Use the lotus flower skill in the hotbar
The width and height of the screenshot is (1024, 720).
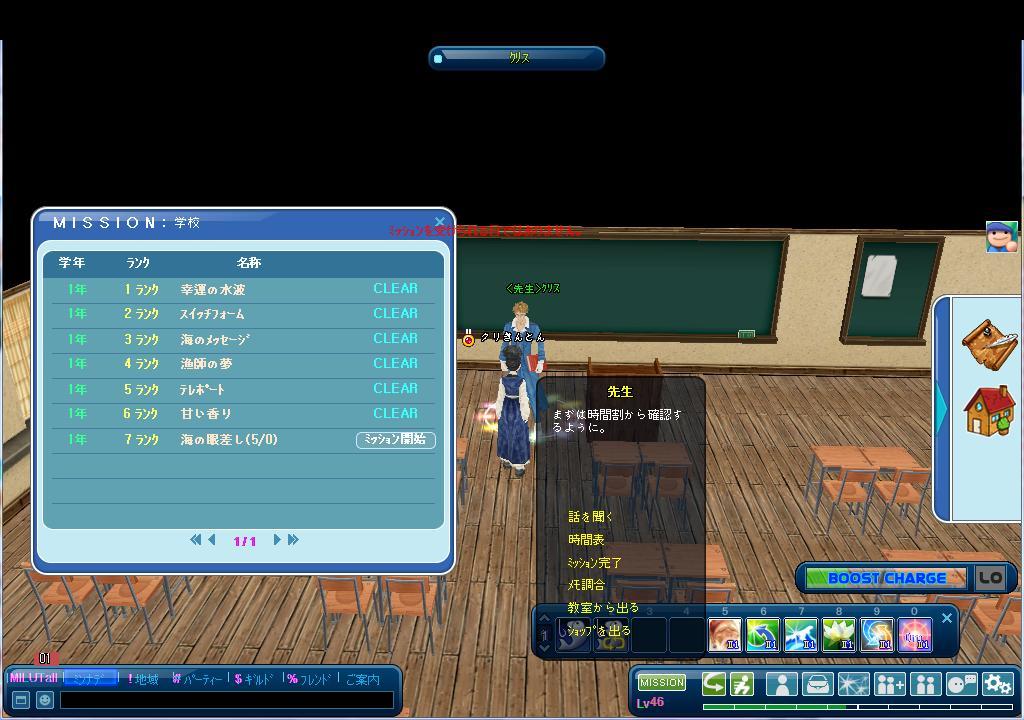pyautogui.click(x=839, y=635)
